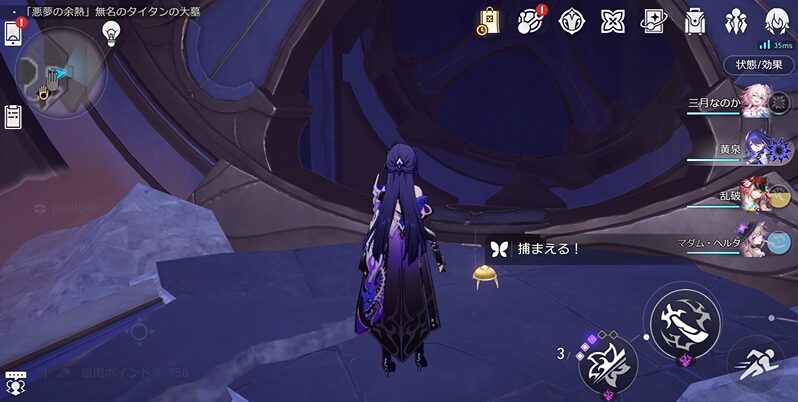The image size is (798, 402).
Task: Open the team setup icon
Action: tap(737, 20)
